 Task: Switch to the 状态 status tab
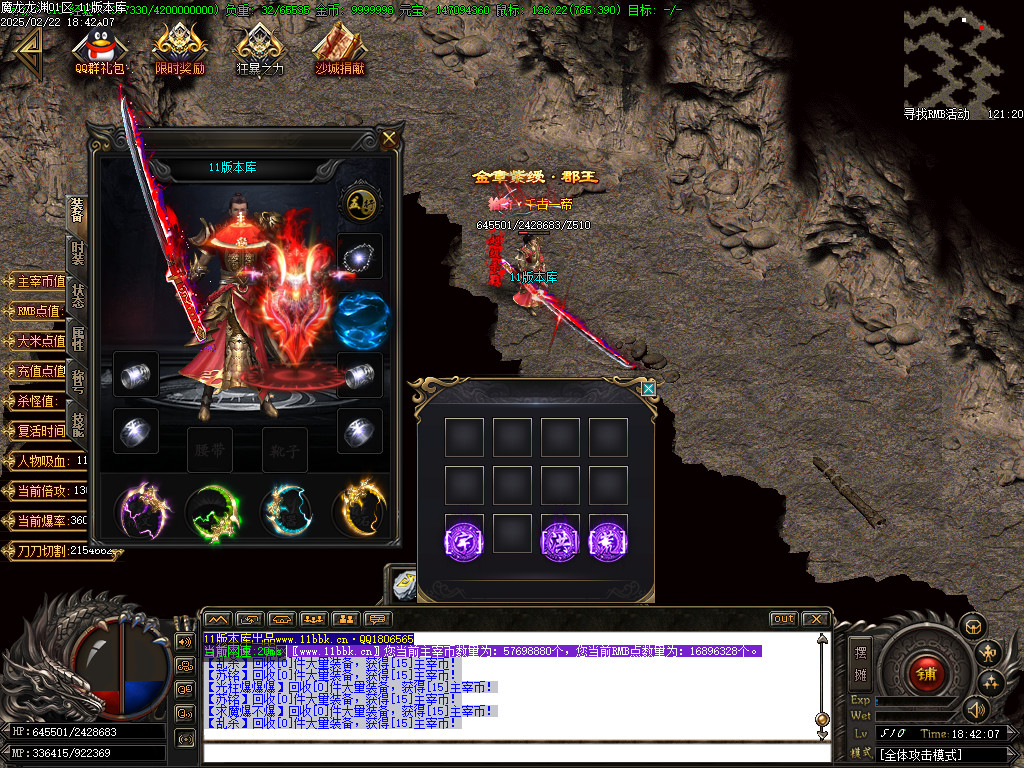click(x=78, y=296)
